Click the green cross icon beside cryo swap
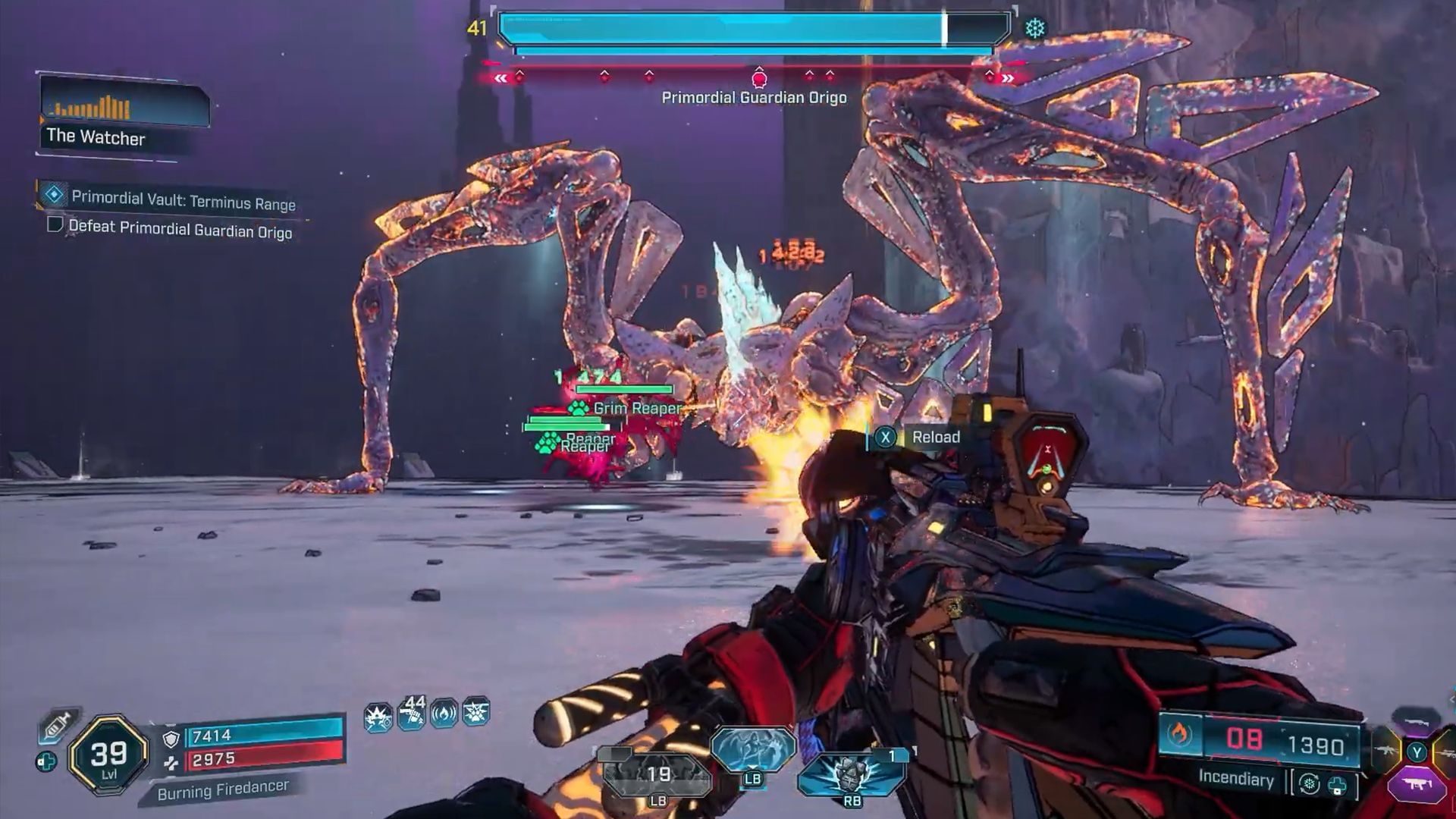 (x=1337, y=786)
